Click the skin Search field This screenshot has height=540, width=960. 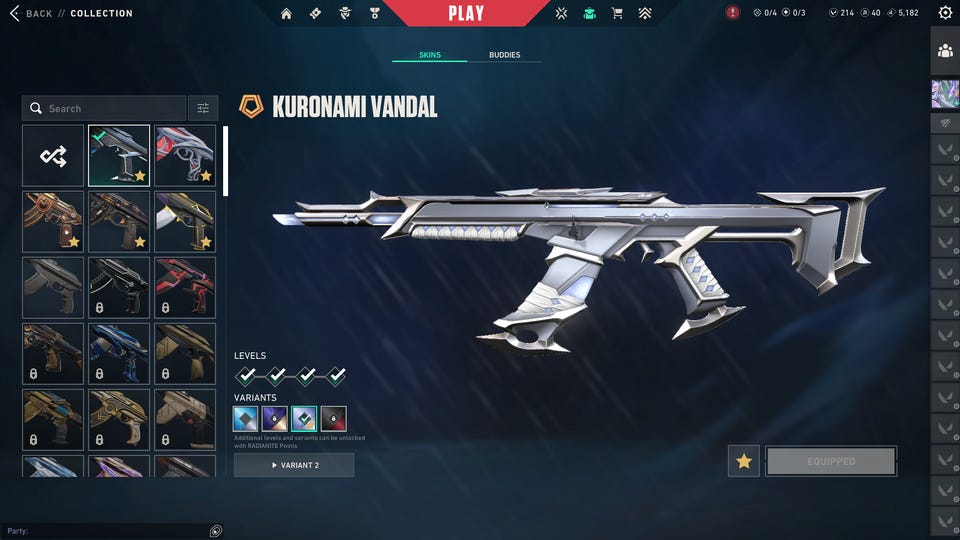coord(105,108)
